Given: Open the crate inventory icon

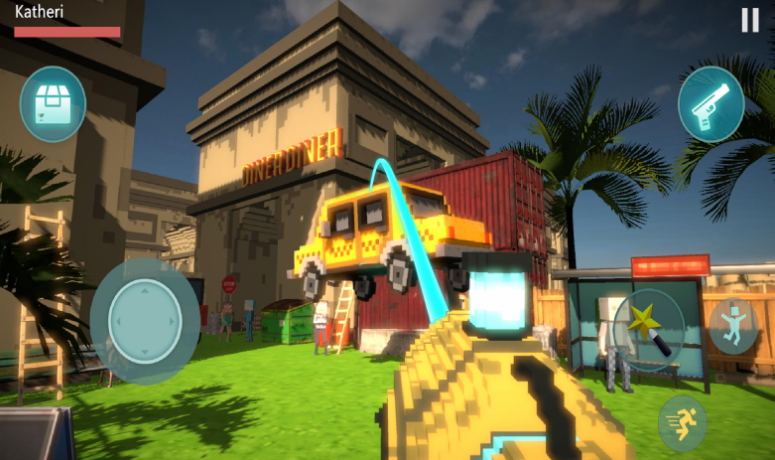Looking at the screenshot, I should 52,104.
